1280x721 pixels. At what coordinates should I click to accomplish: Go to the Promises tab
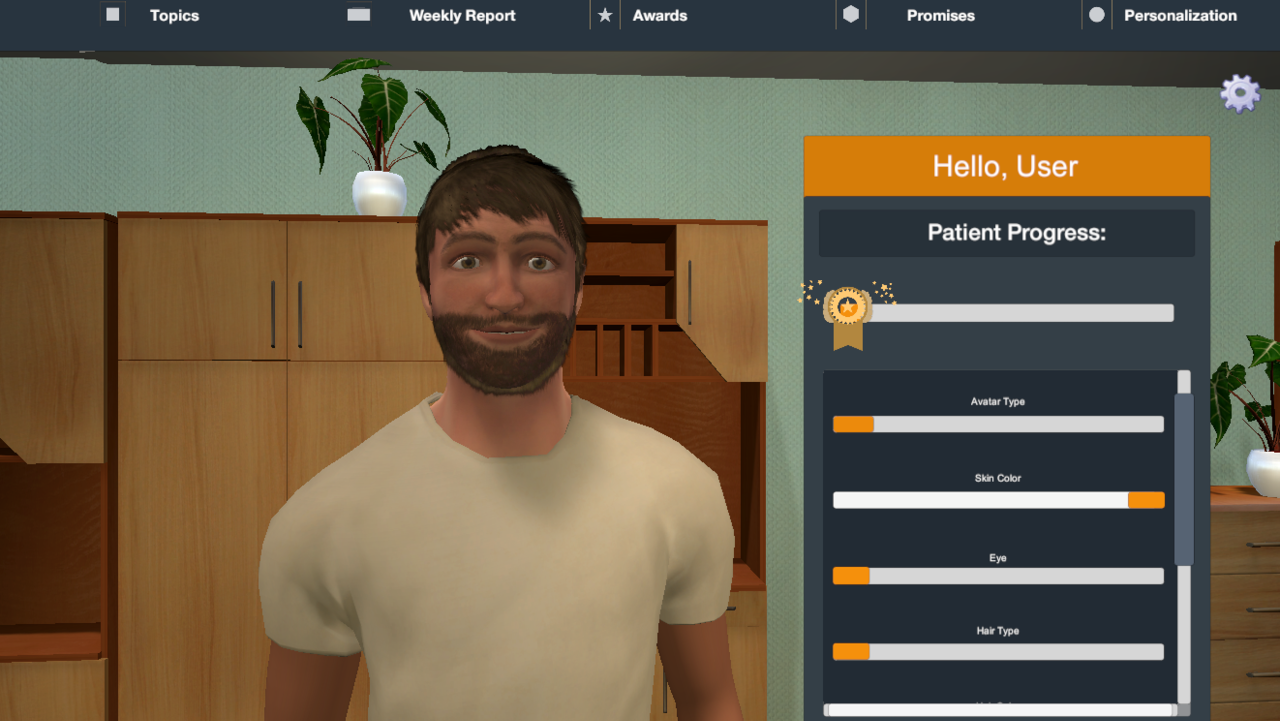(x=940, y=16)
